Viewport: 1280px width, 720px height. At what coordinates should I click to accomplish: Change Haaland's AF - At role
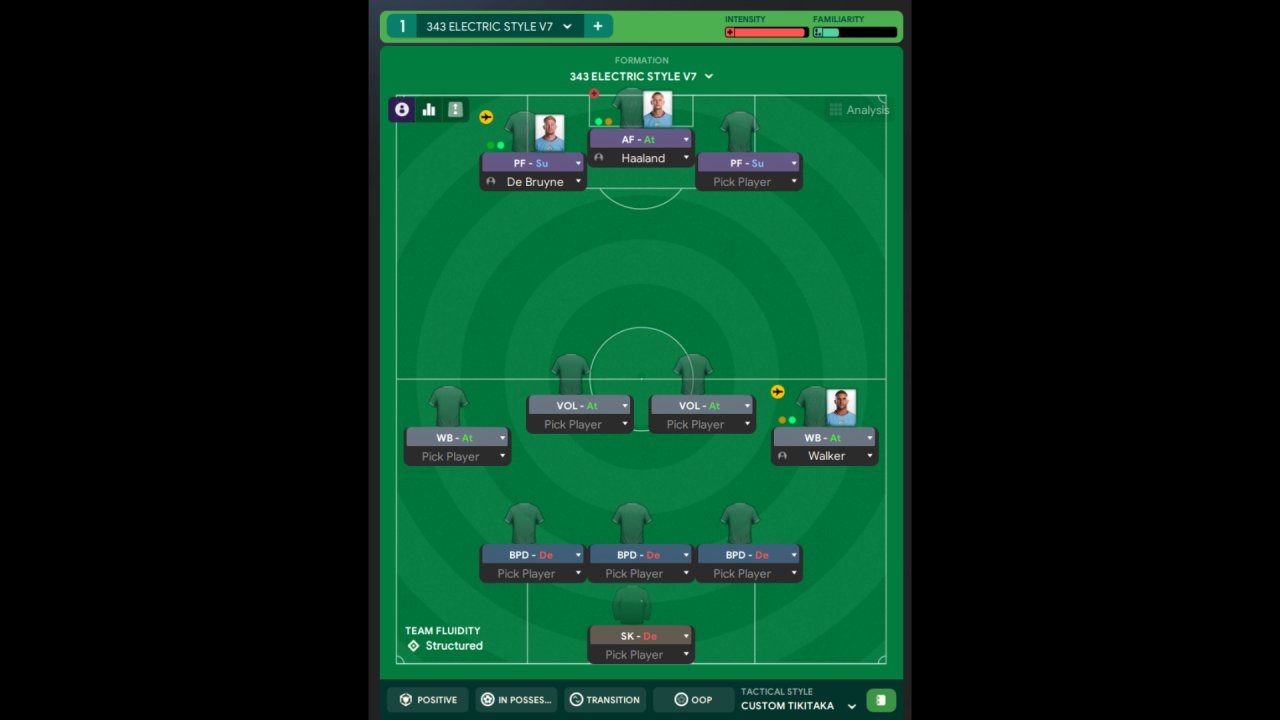click(640, 140)
